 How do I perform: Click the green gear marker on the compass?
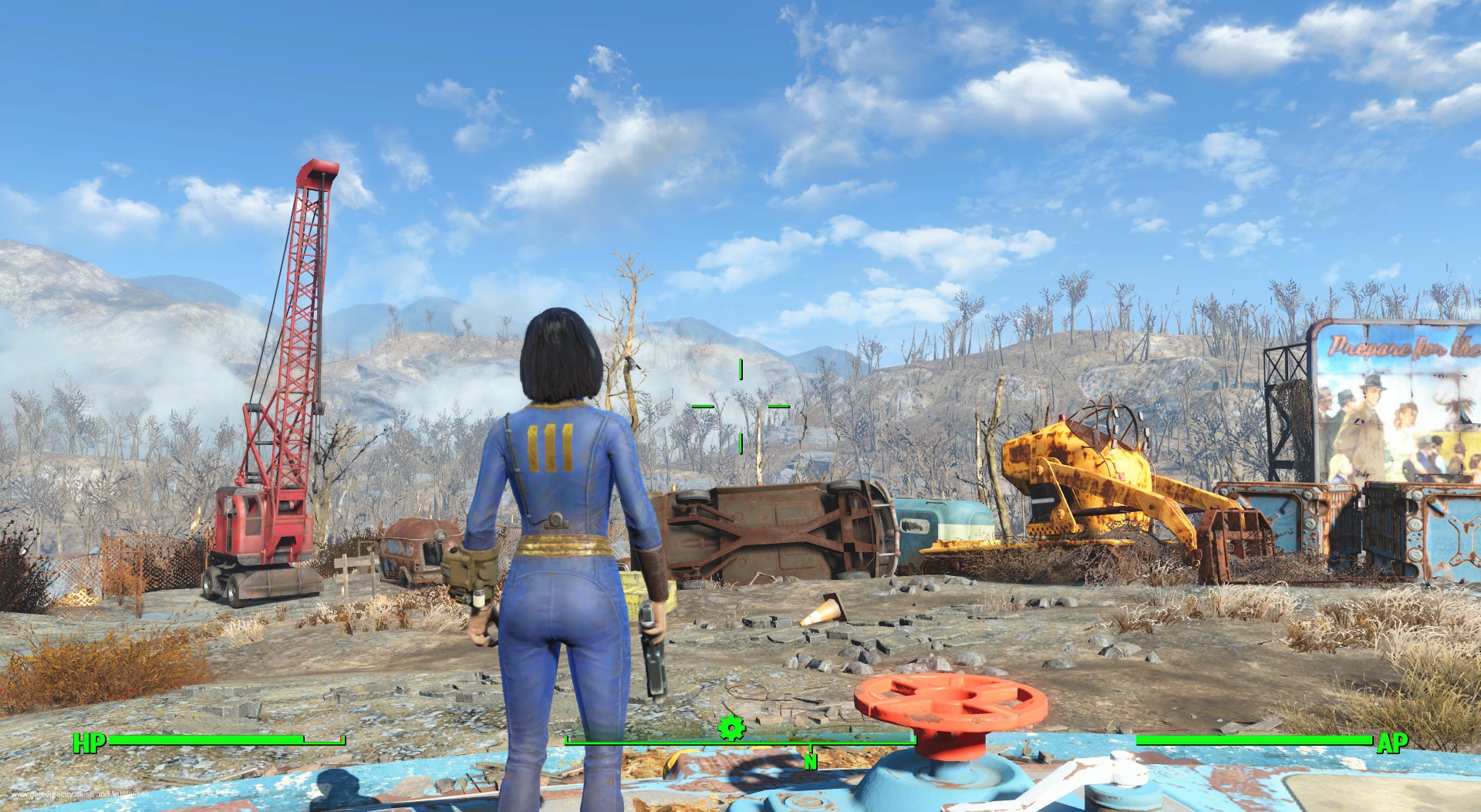pos(730,727)
